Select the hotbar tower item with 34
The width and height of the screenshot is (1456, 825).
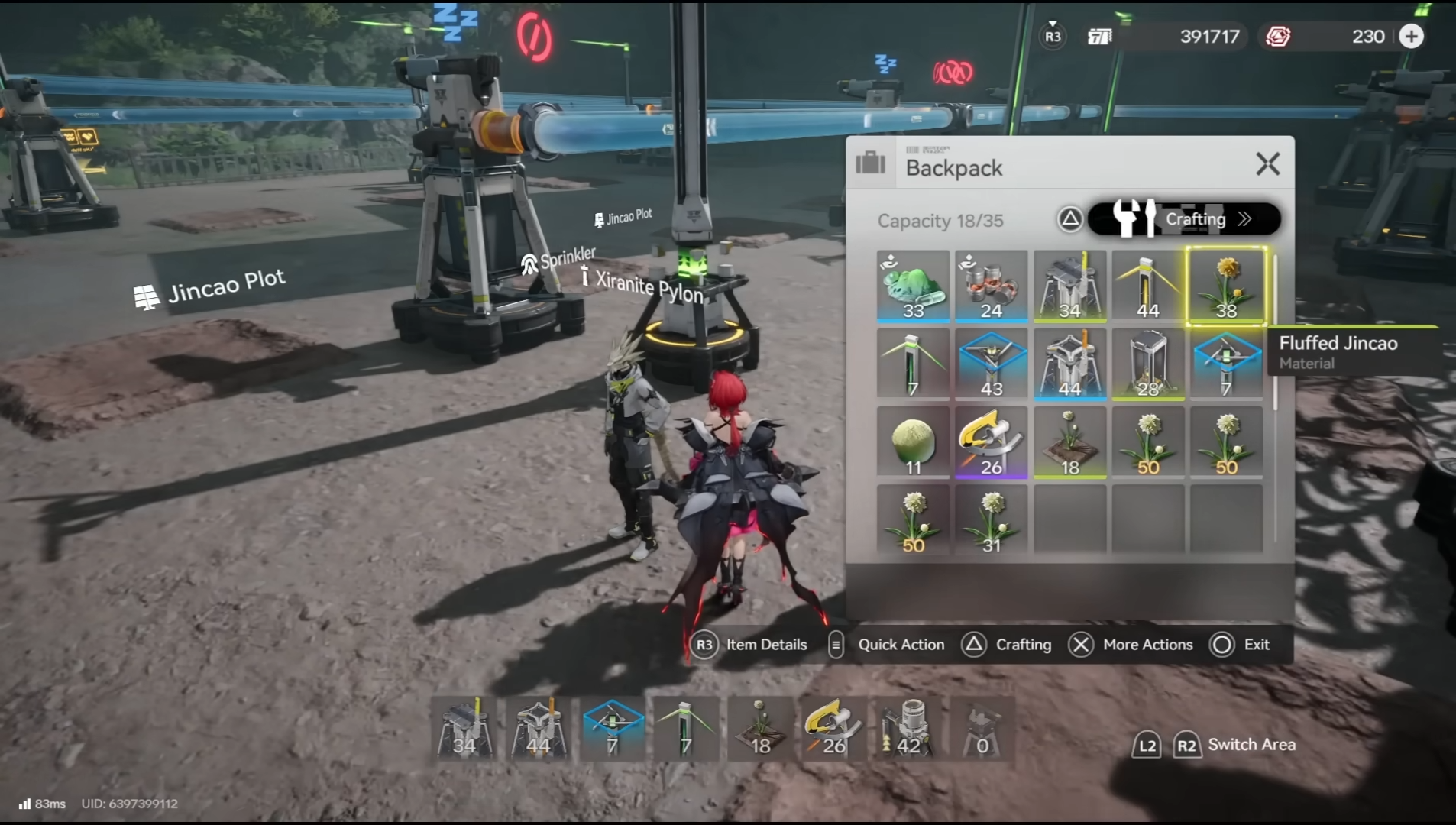pos(464,728)
